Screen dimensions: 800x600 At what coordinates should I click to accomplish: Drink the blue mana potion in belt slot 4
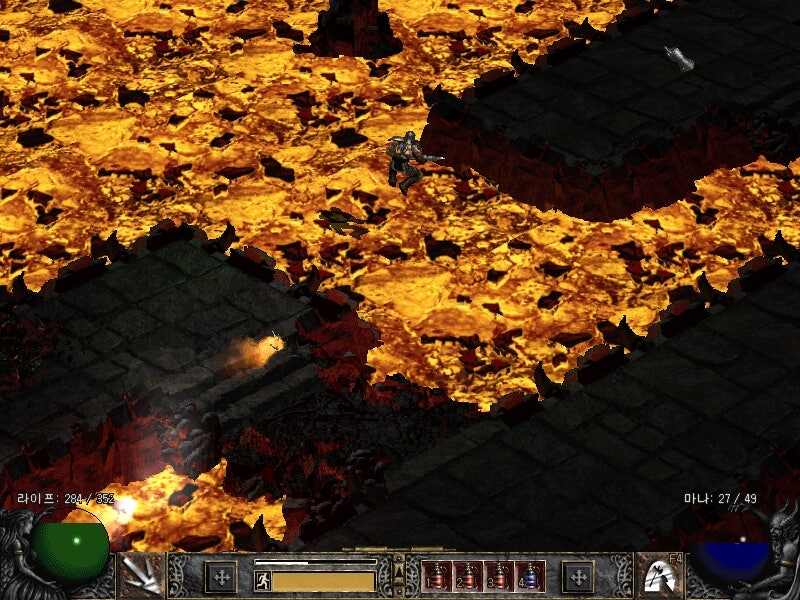(x=530, y=577)
